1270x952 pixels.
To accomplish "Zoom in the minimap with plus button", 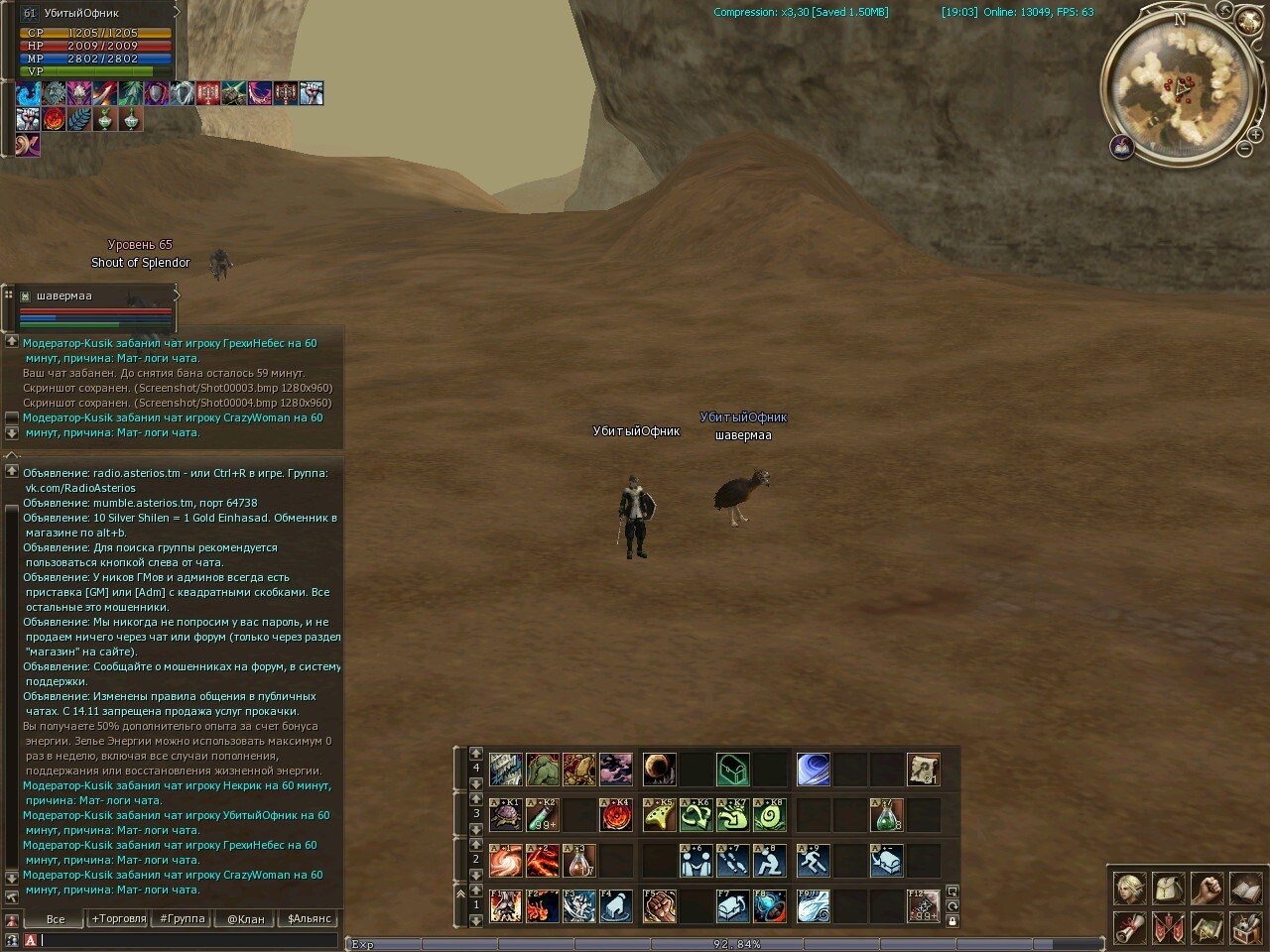I will (1256, 134).
